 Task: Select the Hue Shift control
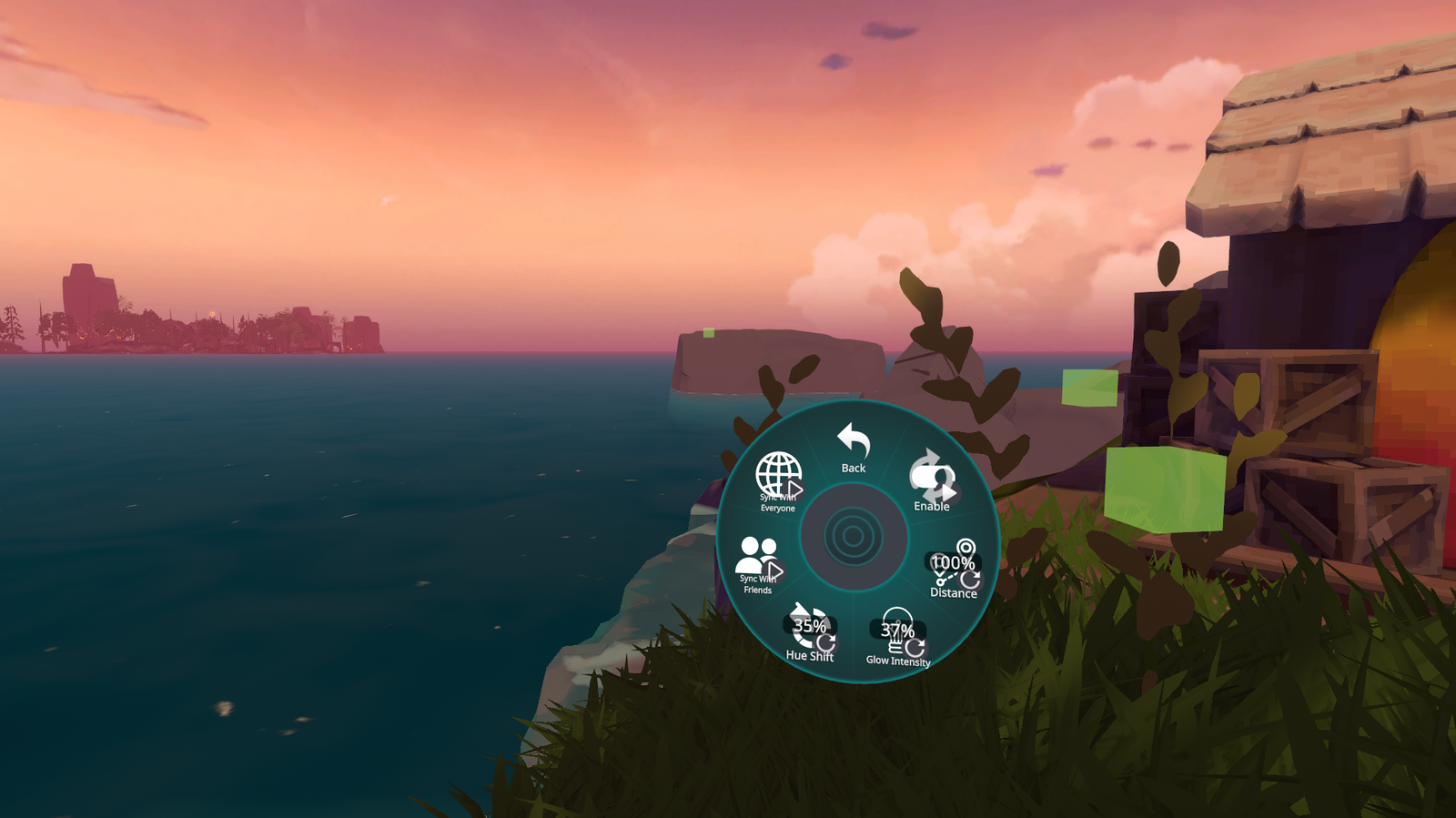click(x=809, y=631)
